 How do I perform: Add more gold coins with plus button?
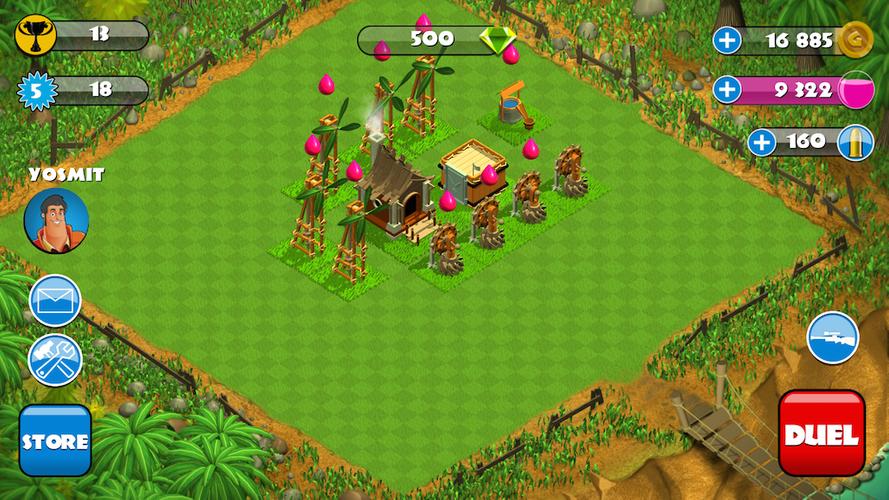pyautogui.click(x=727, y=41)
